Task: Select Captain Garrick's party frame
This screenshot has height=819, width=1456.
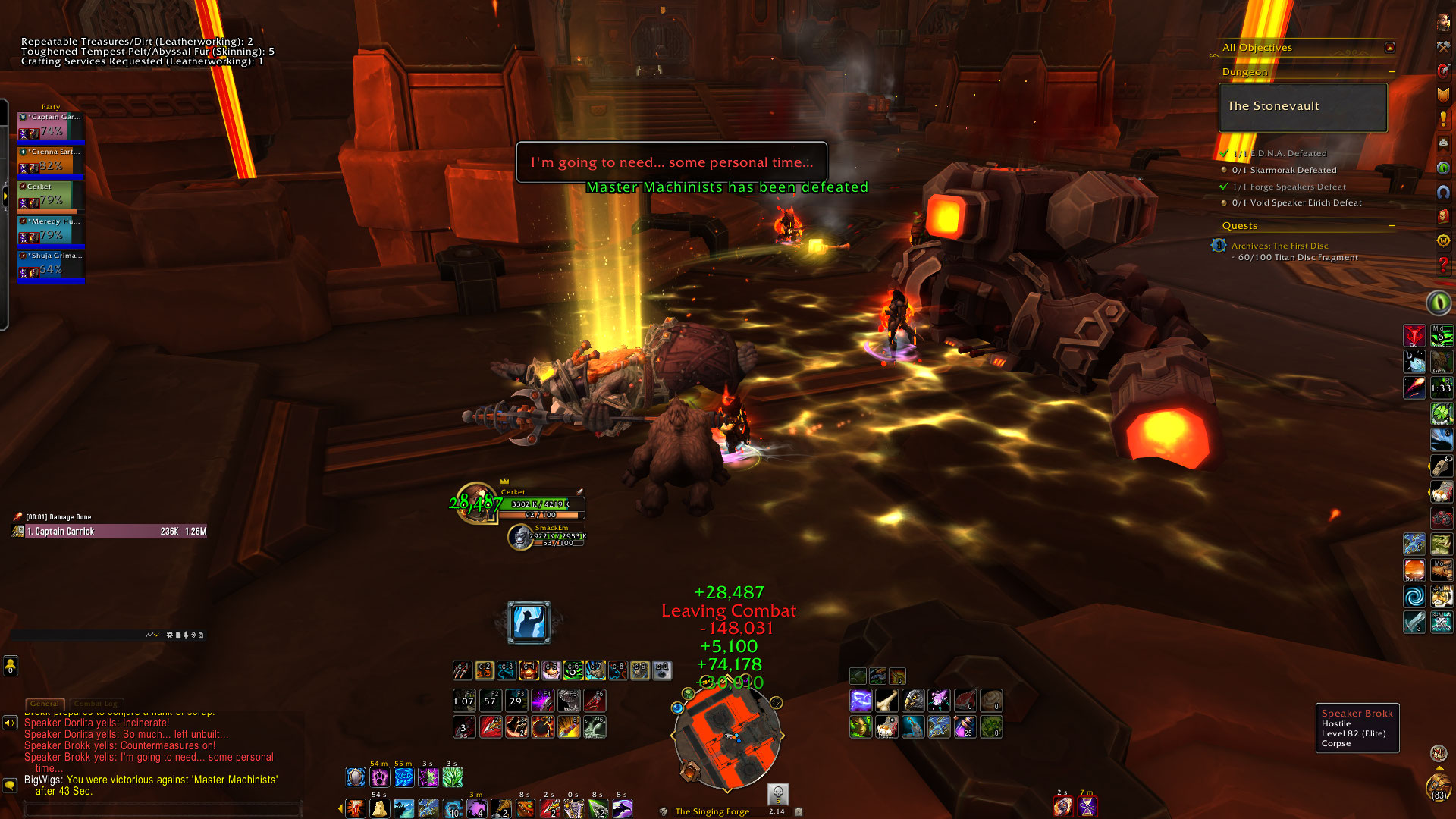Action: 51,127
